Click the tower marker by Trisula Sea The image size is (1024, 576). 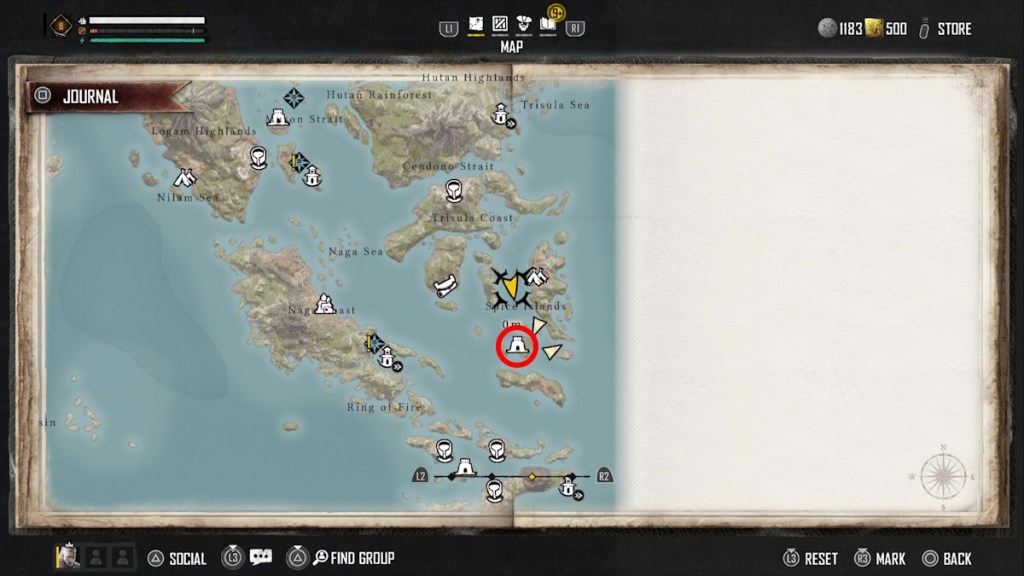click(501, 116)
